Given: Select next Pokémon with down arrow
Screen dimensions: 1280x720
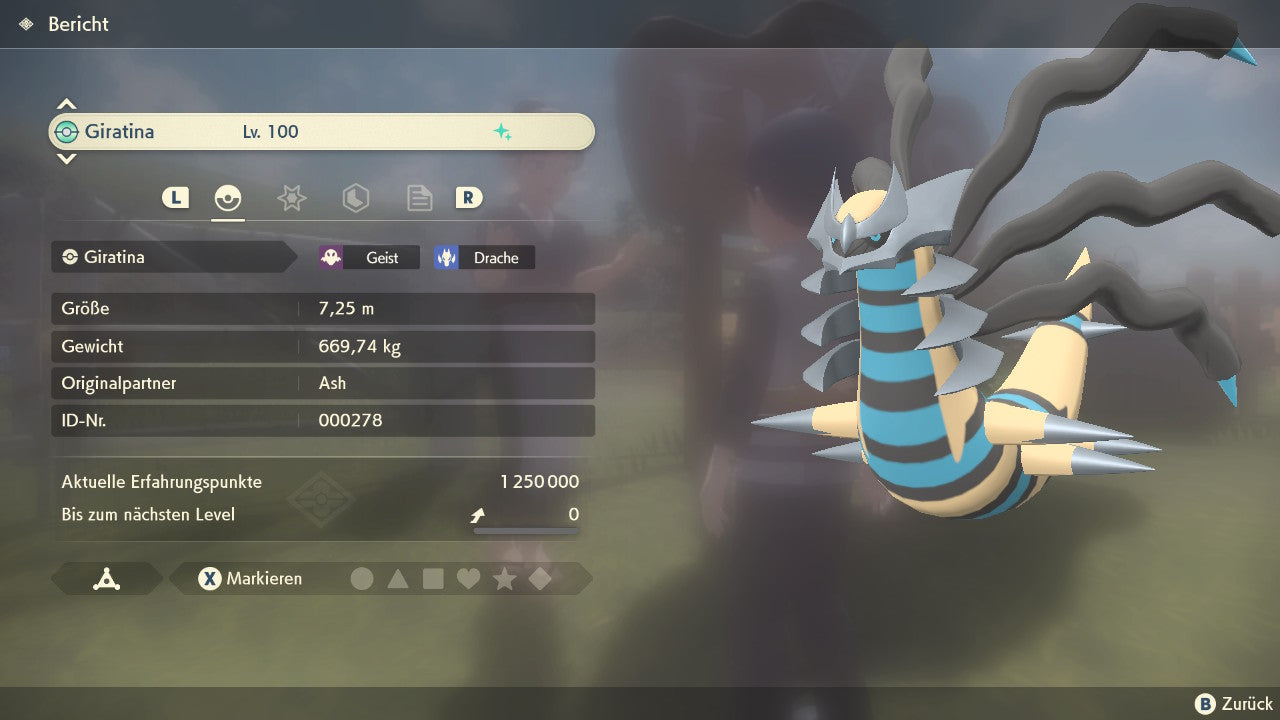Looking at the screenshot, I should 66,158.
